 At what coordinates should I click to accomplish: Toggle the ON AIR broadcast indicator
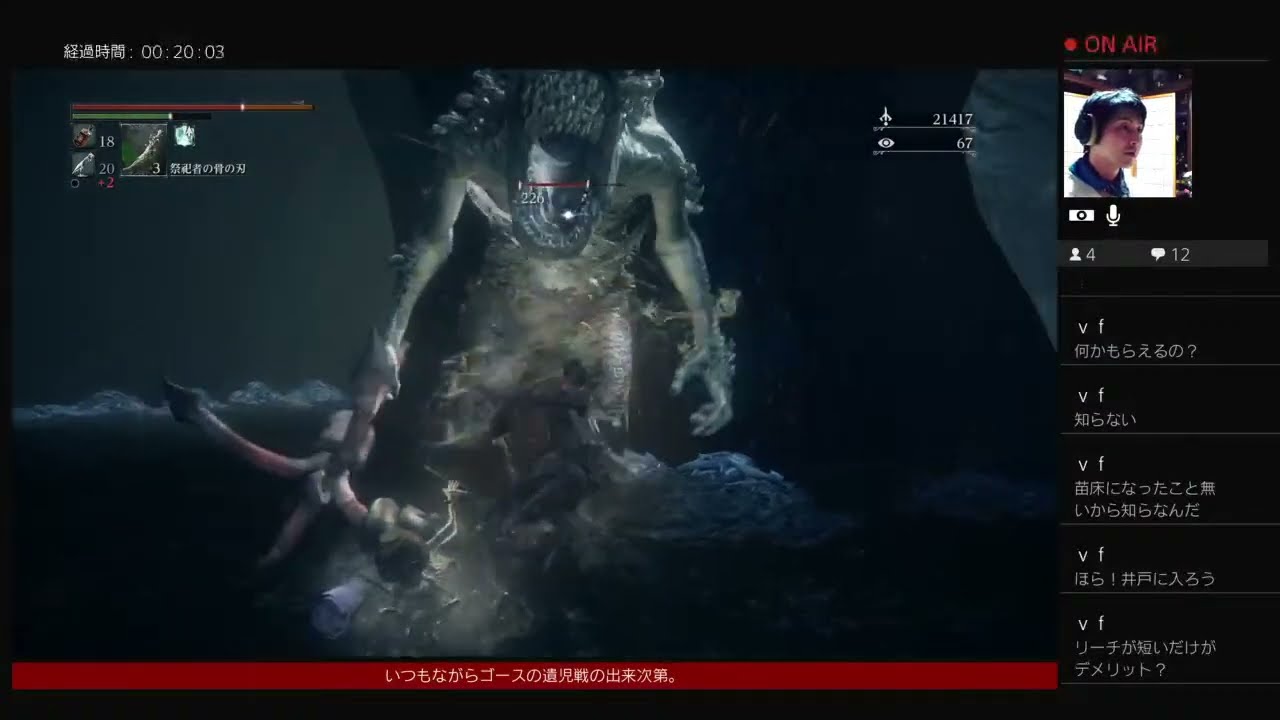coord(1110,44)
